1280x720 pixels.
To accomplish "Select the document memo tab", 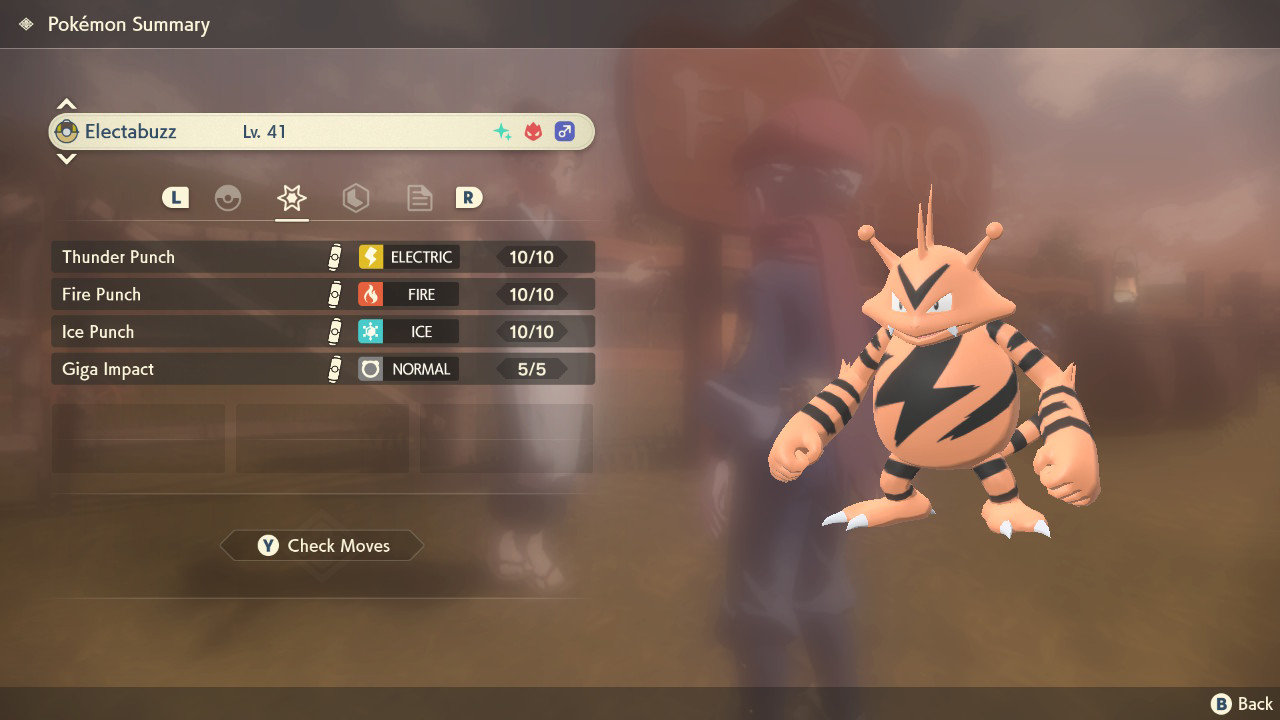I will coord(419,197).
